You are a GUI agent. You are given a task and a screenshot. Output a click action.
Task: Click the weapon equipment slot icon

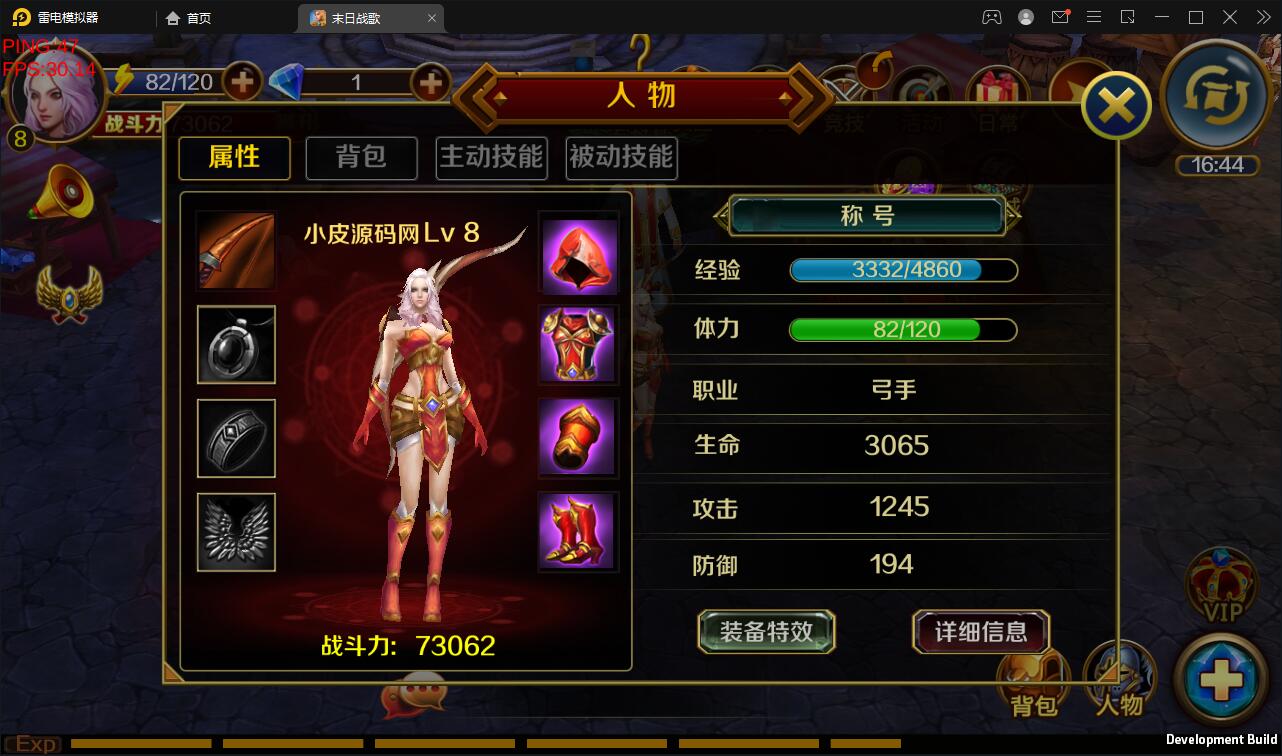point(235,250)
